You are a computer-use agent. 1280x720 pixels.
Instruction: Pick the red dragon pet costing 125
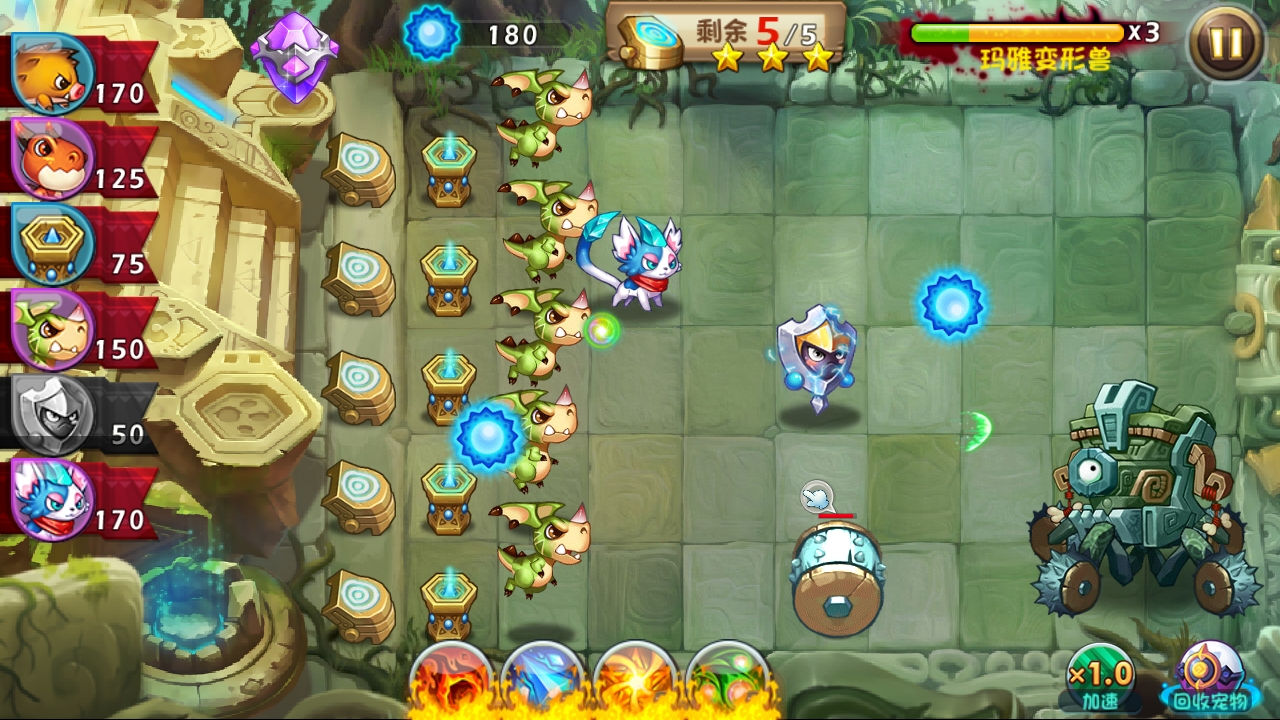[x=50, y=160]
